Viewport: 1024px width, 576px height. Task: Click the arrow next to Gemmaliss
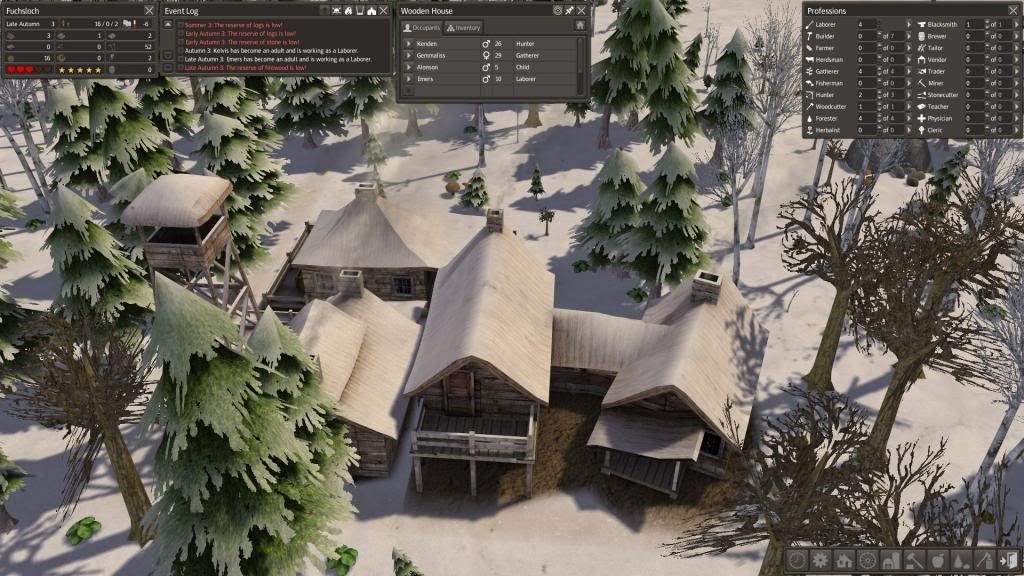[408, 56]
